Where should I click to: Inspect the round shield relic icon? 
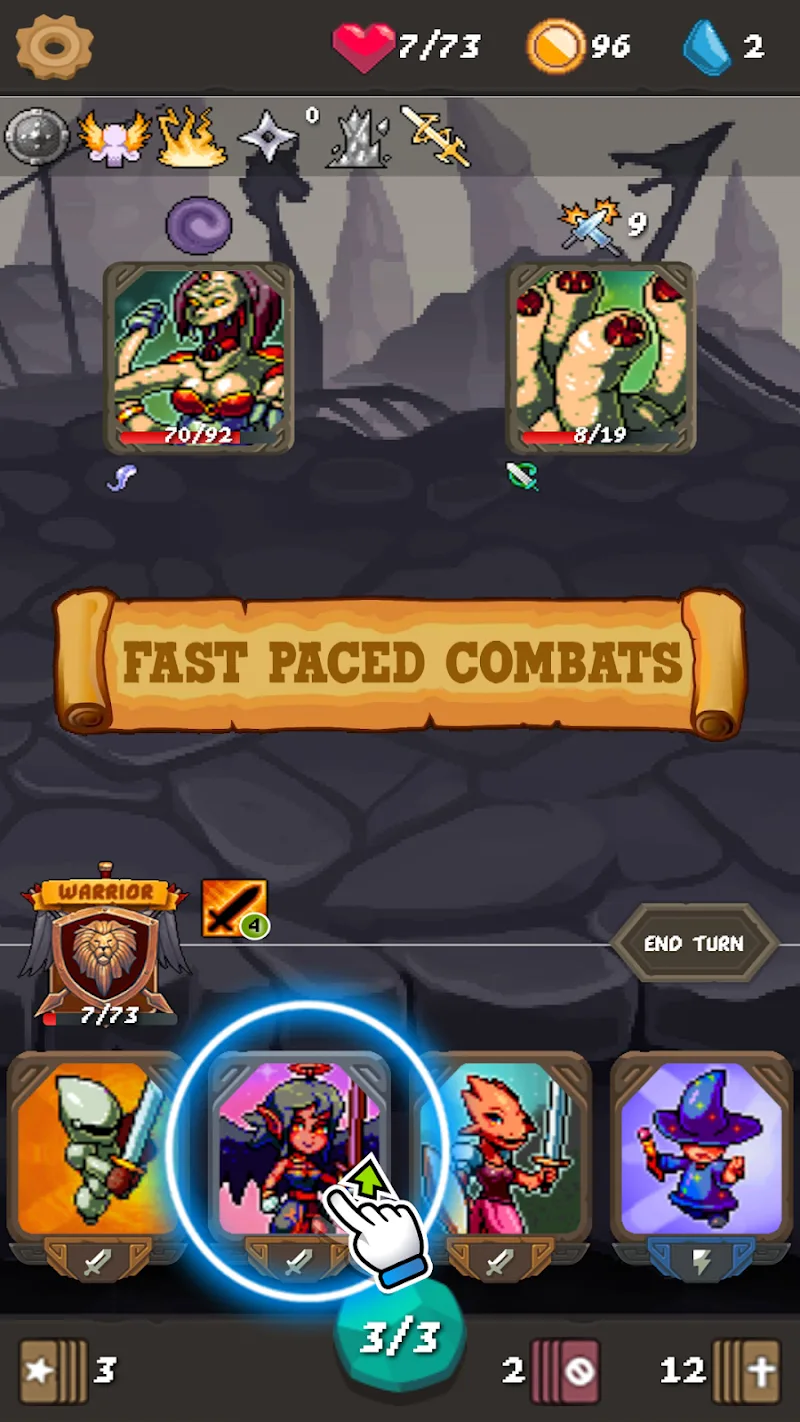pyautogui.click(x=36, y=136)
